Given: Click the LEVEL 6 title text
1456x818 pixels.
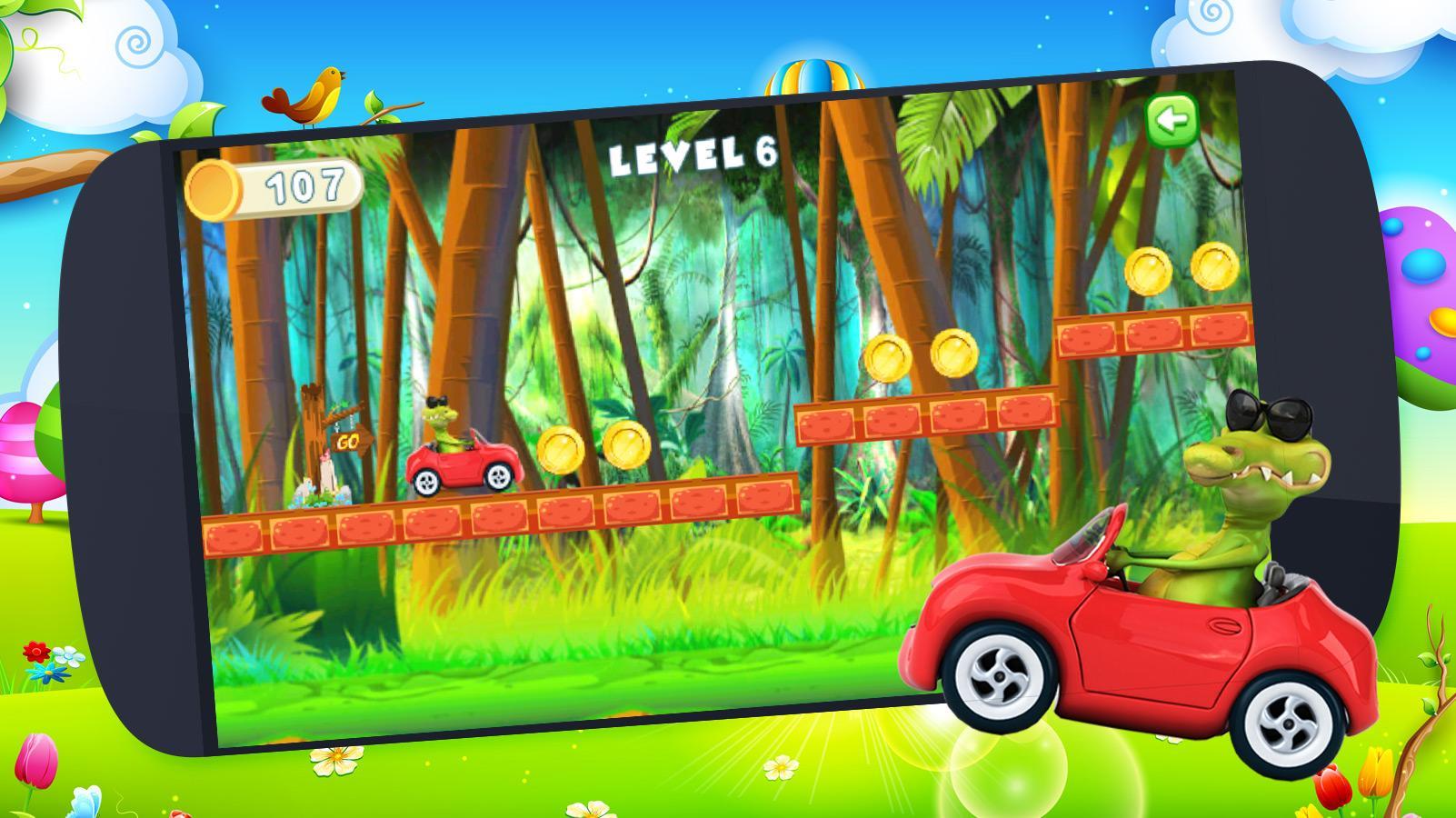Looking at the screenshot, I should (x=695, y=156).
